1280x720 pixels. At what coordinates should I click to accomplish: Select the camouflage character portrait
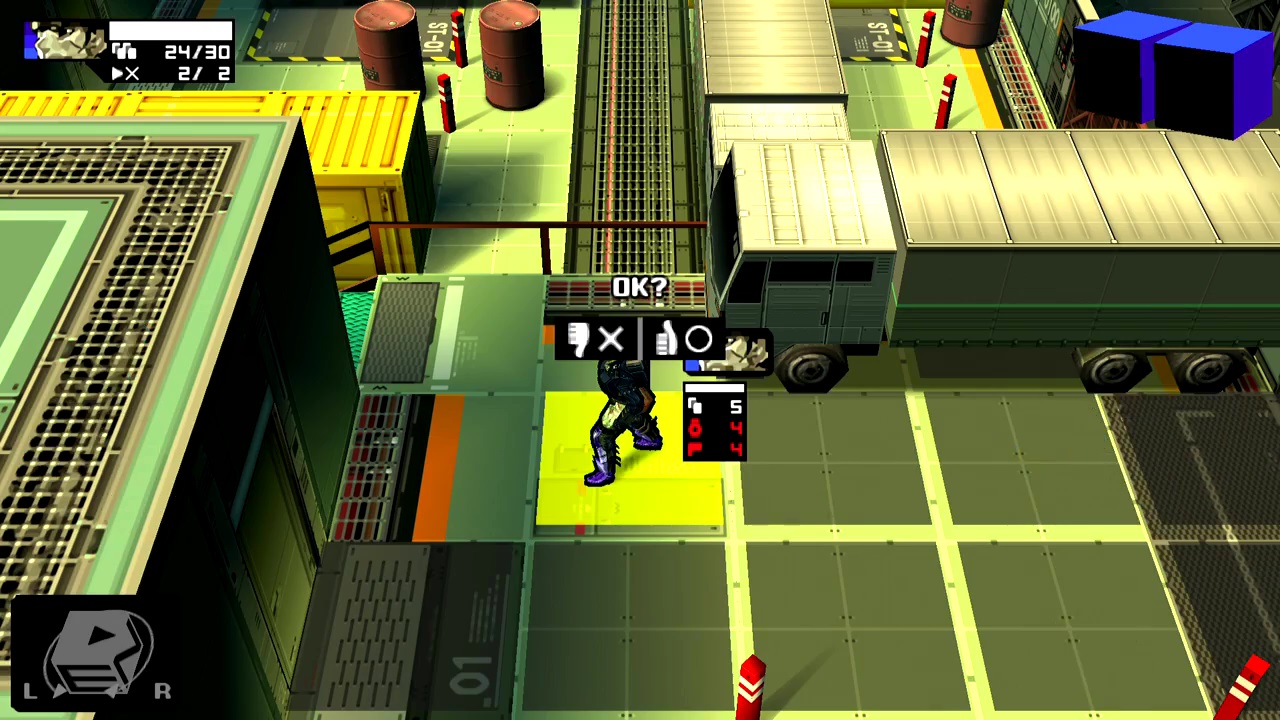click(66, 42)
